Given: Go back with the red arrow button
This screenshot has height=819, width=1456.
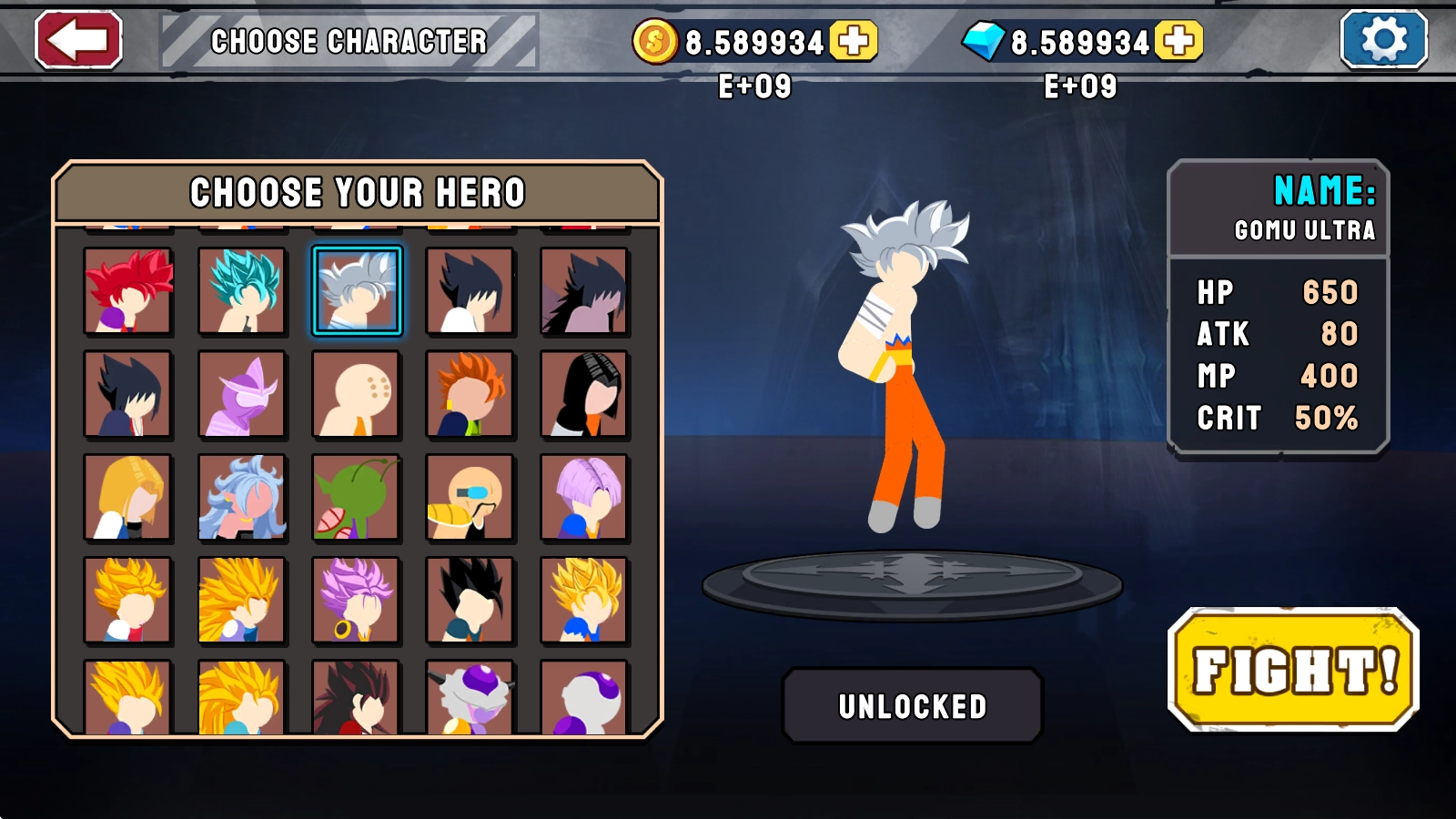Looking at the screenshot, I should 78,40.
